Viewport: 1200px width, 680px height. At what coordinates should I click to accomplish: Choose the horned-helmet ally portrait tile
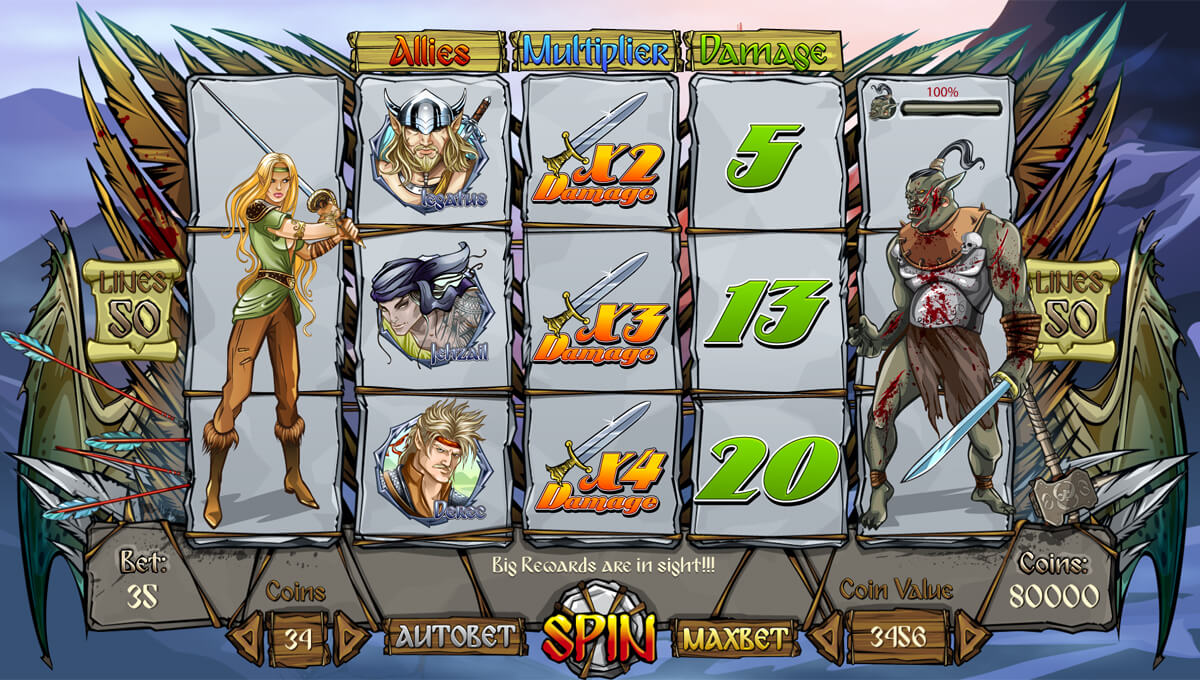coord(433,150)
